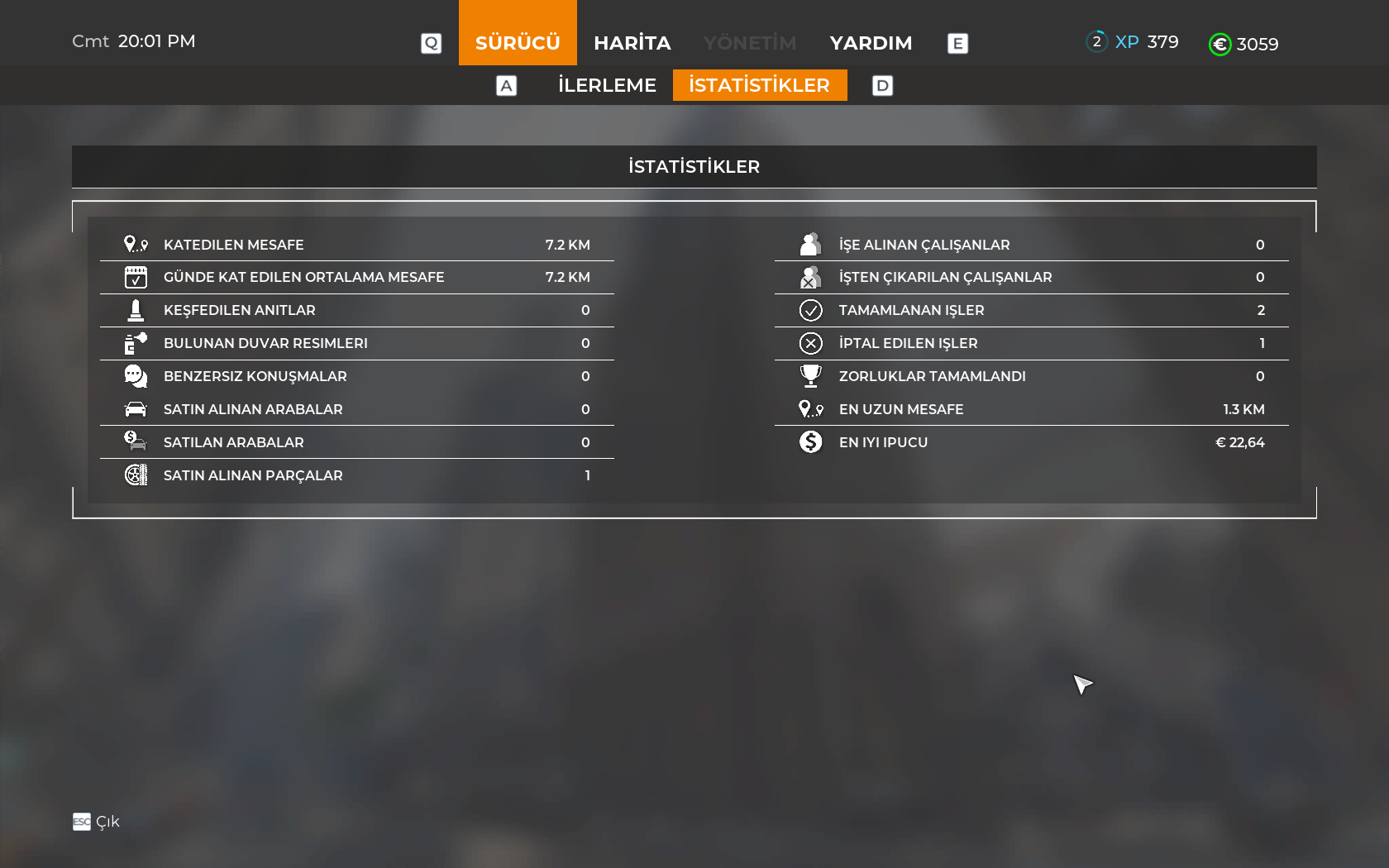Open the HARİTA tab

(x=632, y=43)
